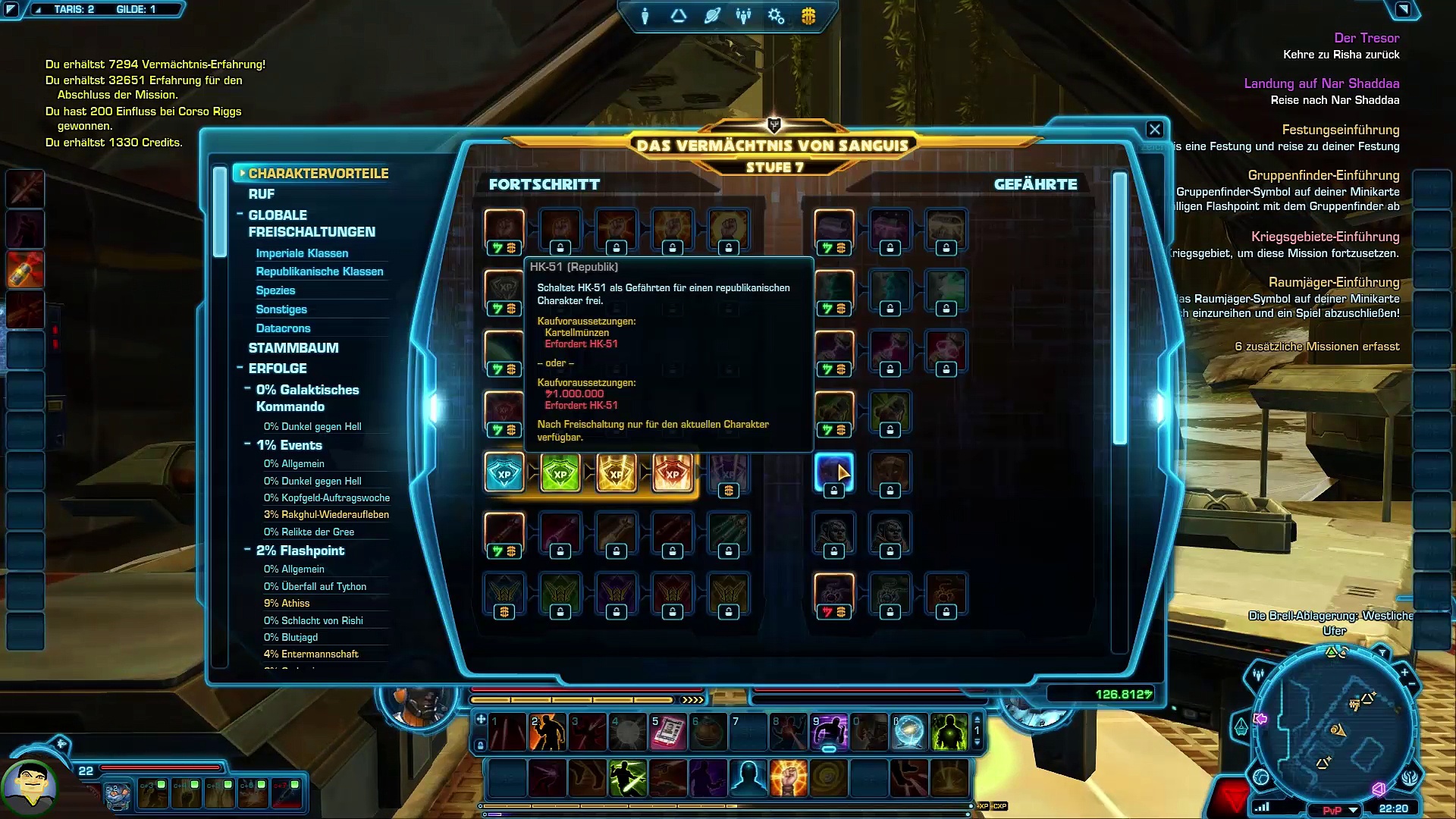Open the Charaktervorteile section
This screenshot has width=1456, height=819.
(318, 174)
